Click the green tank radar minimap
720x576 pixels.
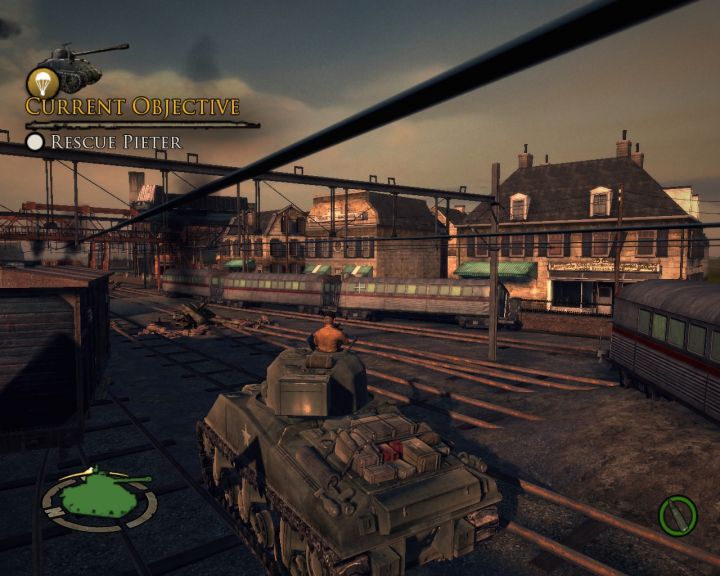tap(99, 497)
